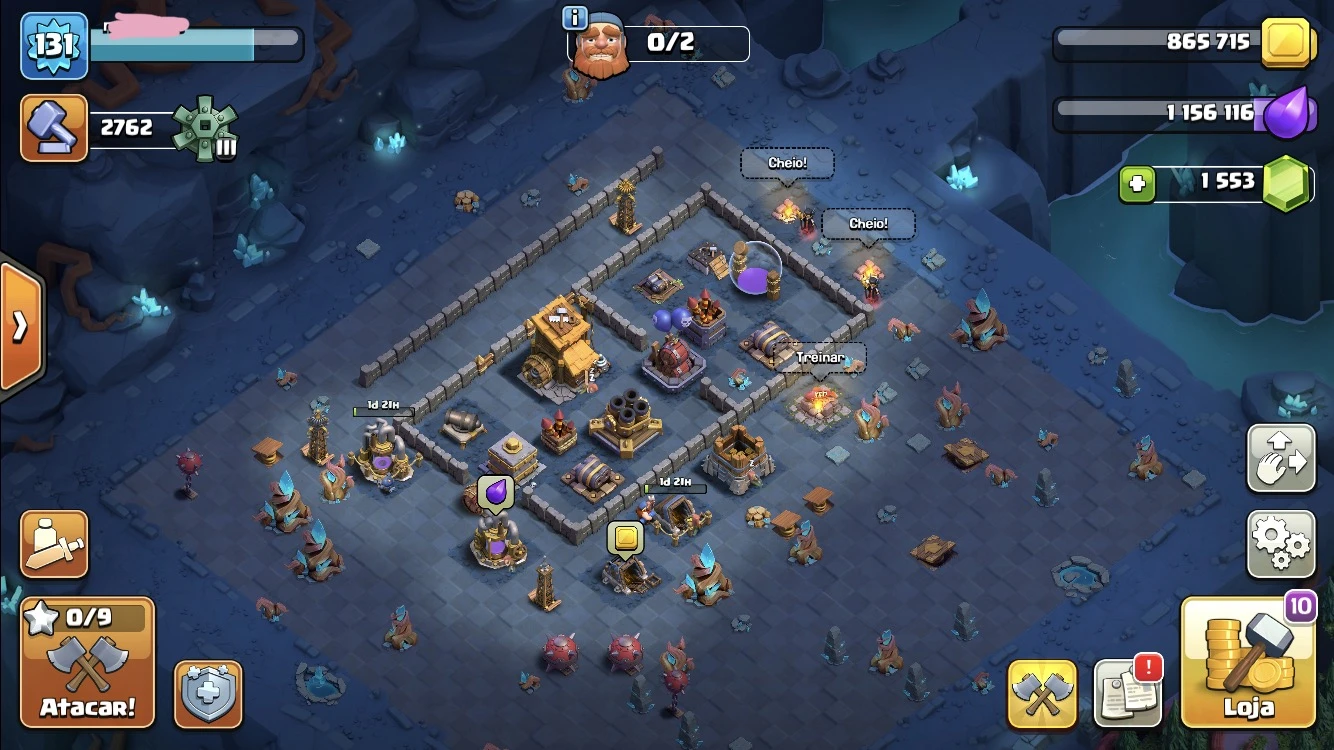Image resolution: width=1334 pixels, height=750 pixels.
Task: Tap the gold storage coin icon
Action: pyautogui.click(x=1286, y=43)
